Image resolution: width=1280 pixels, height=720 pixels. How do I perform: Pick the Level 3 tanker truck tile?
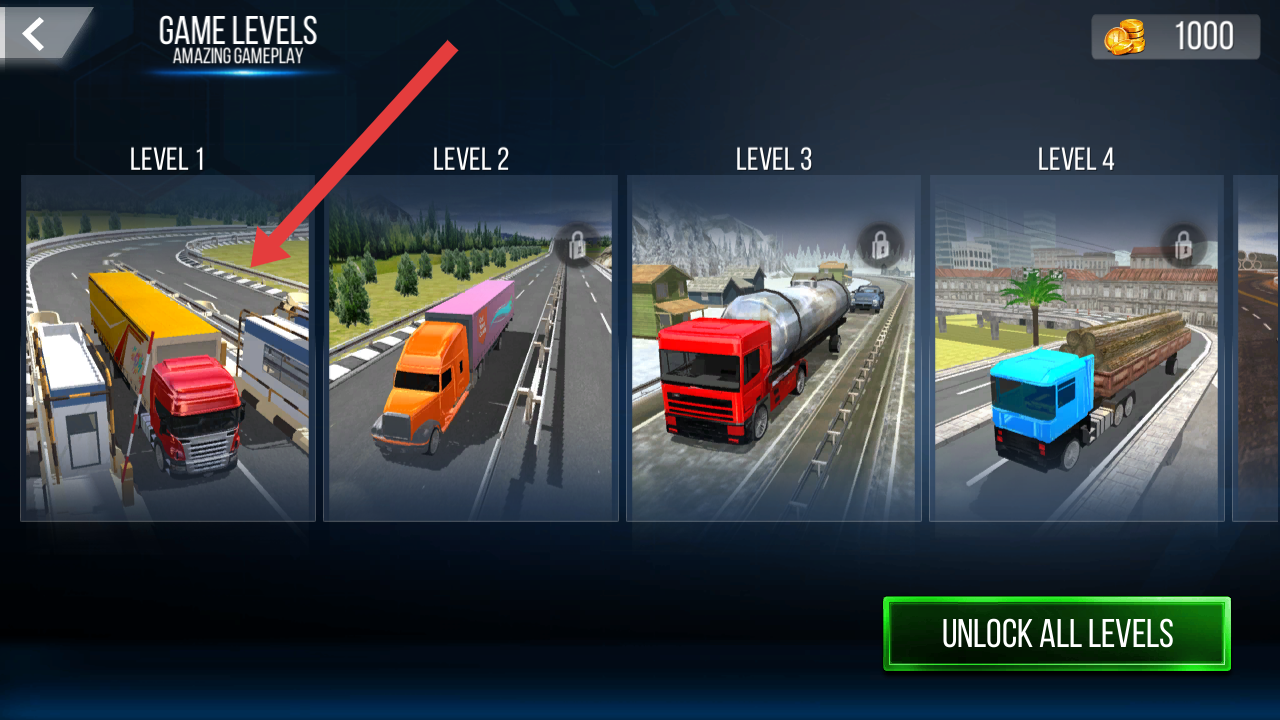point(774,348)
